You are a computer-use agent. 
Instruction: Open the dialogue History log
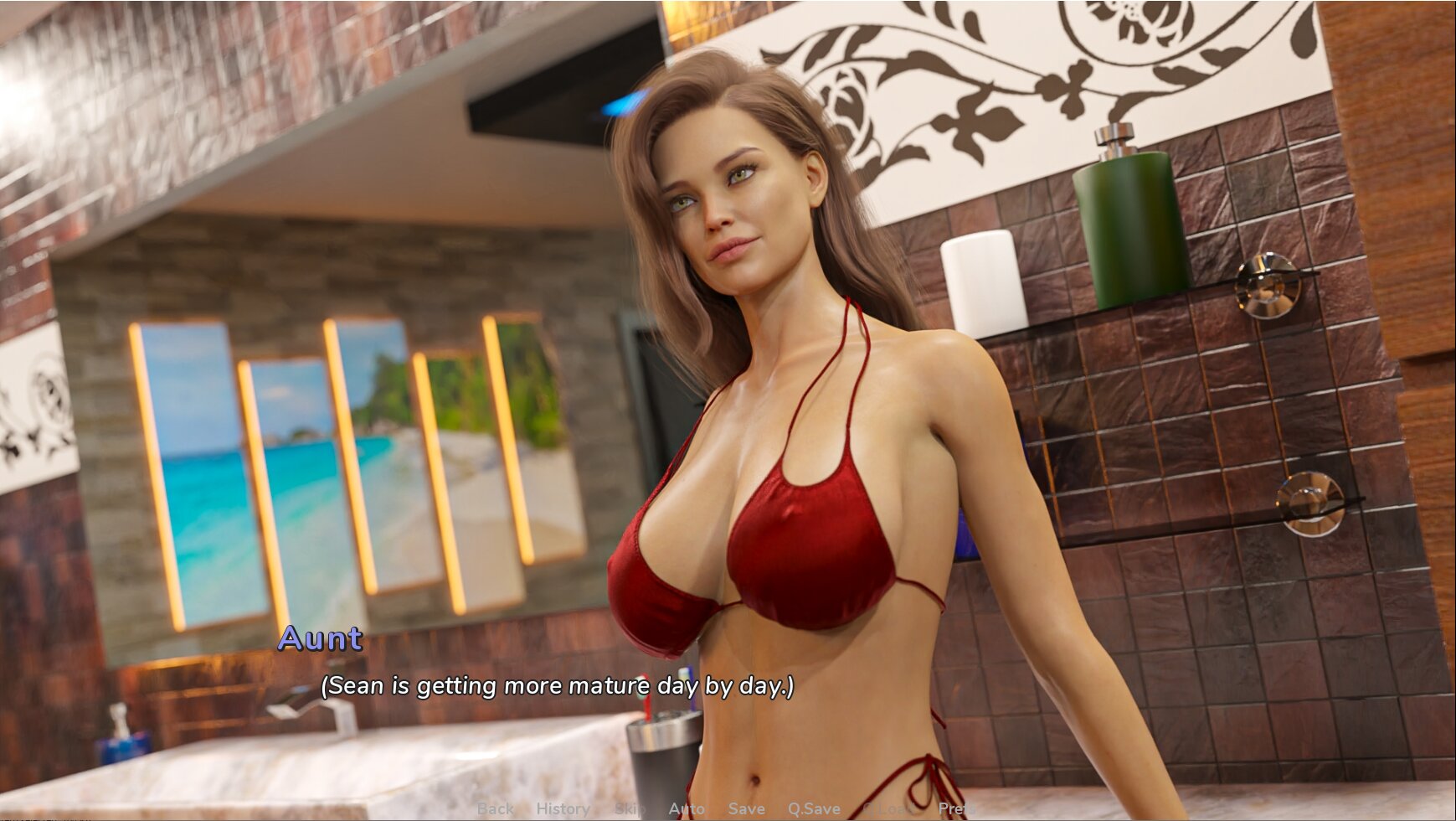[x=563, y=808]
